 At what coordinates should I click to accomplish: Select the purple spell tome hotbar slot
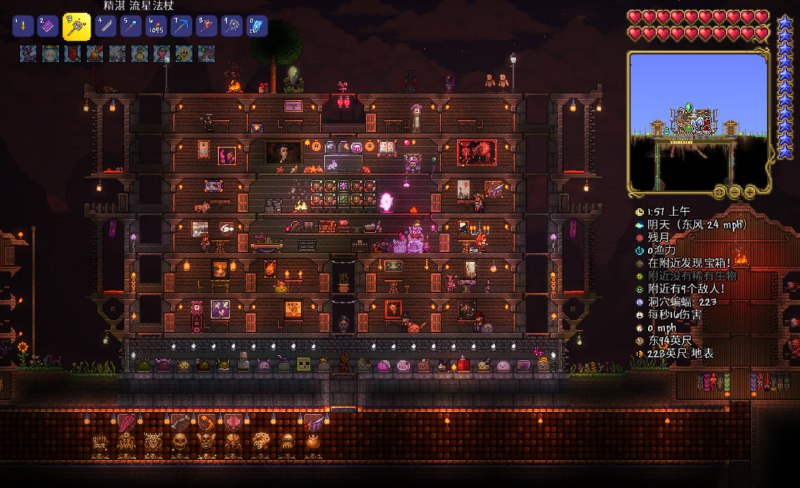(x=49, y=26)
